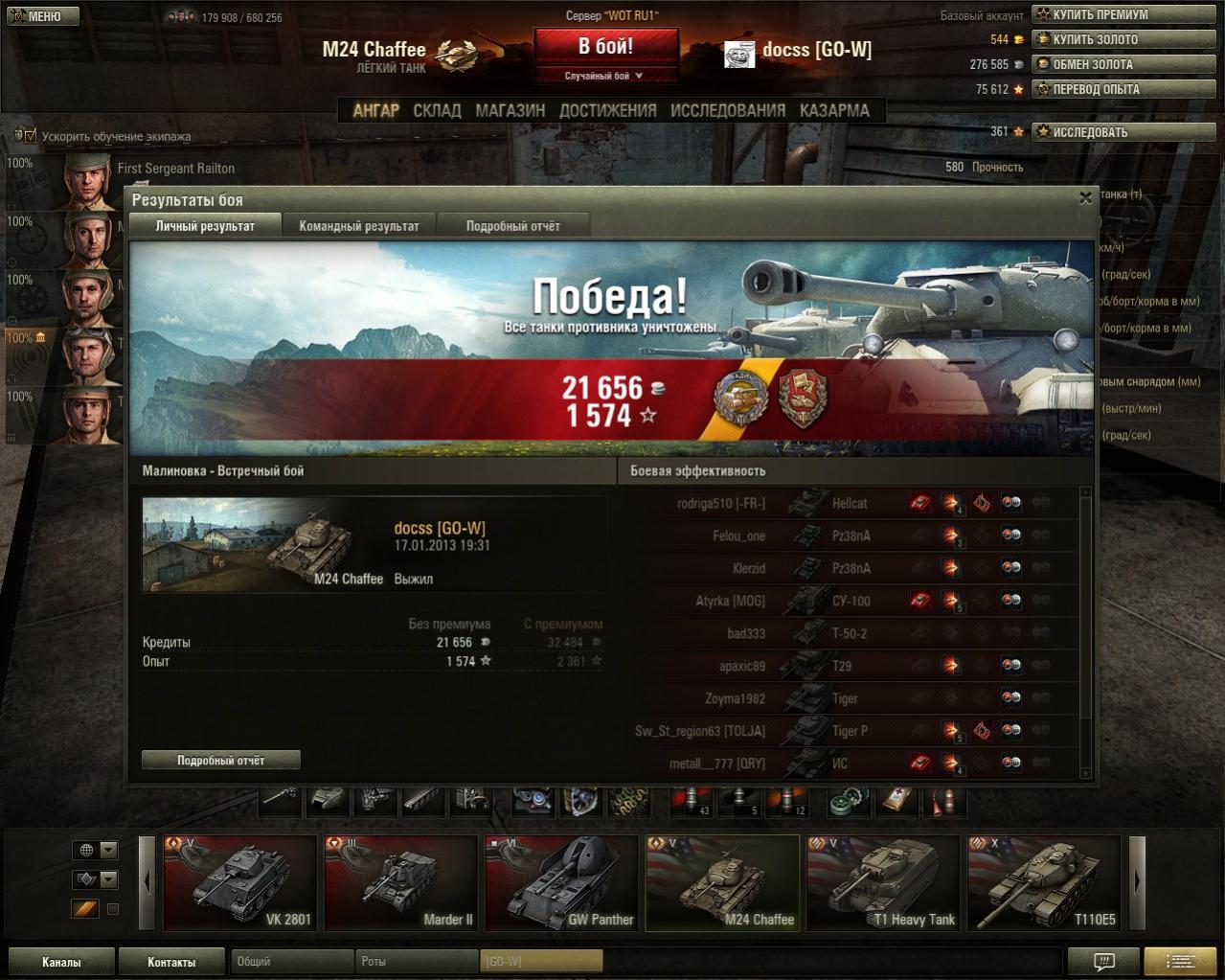Open Обмен золота exchange
The height and width of the screenshot is (980, 1225).
[x=1125, y=64]
